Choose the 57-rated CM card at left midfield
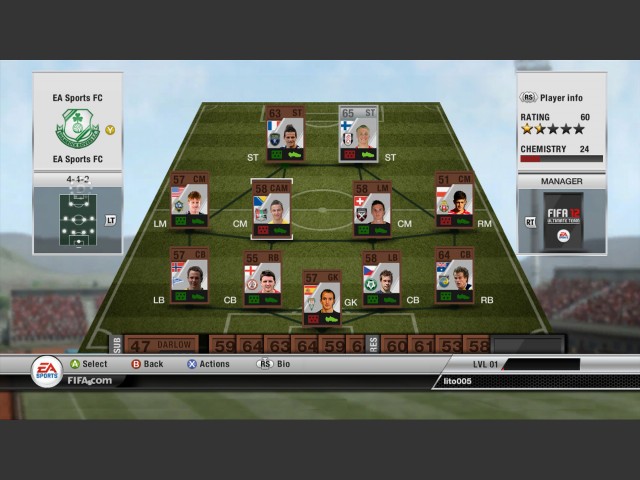The width and height of the screenshot is (640, 480). coord(189,201)
